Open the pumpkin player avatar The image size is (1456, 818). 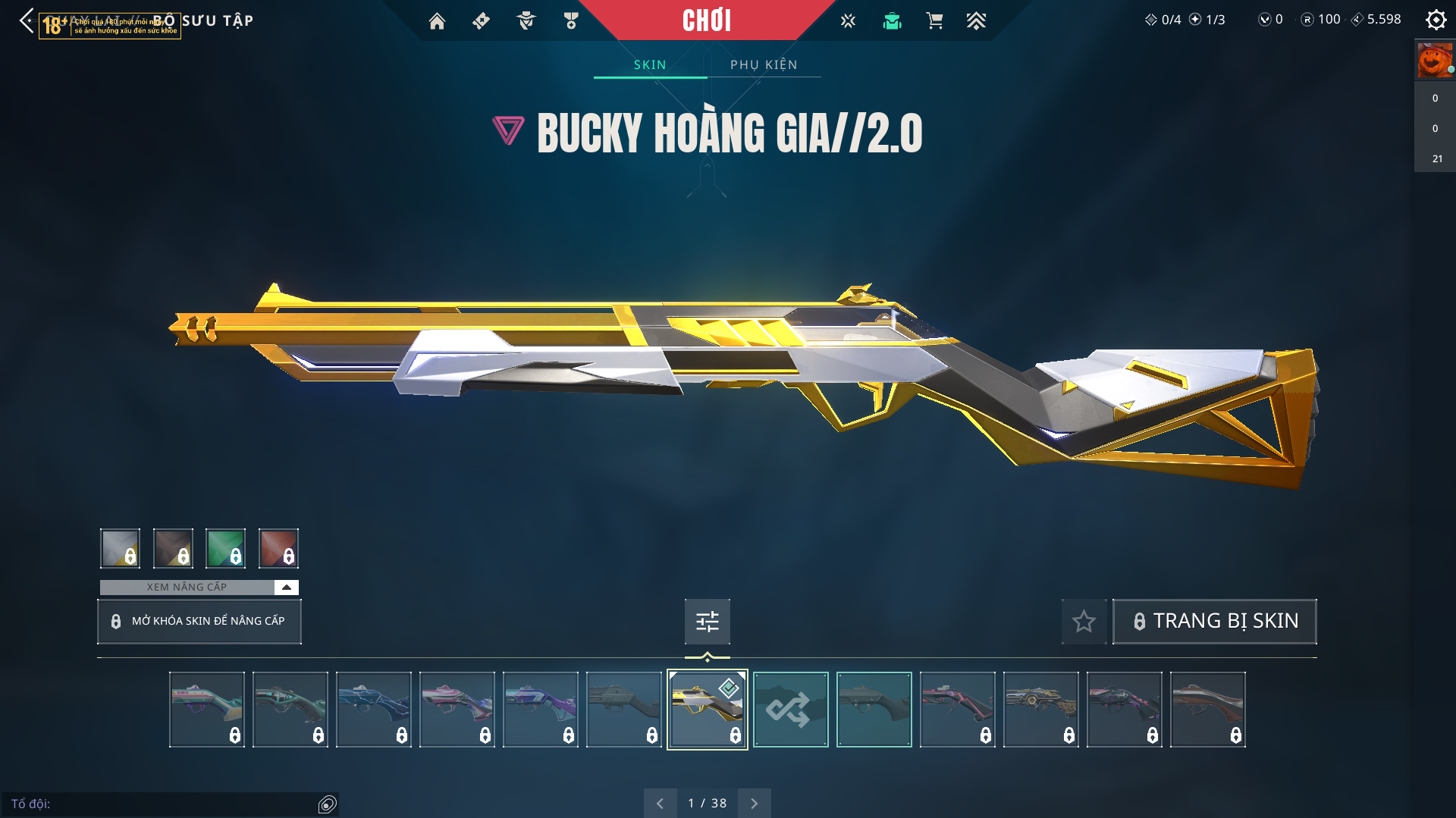[x=1435, y=61]
